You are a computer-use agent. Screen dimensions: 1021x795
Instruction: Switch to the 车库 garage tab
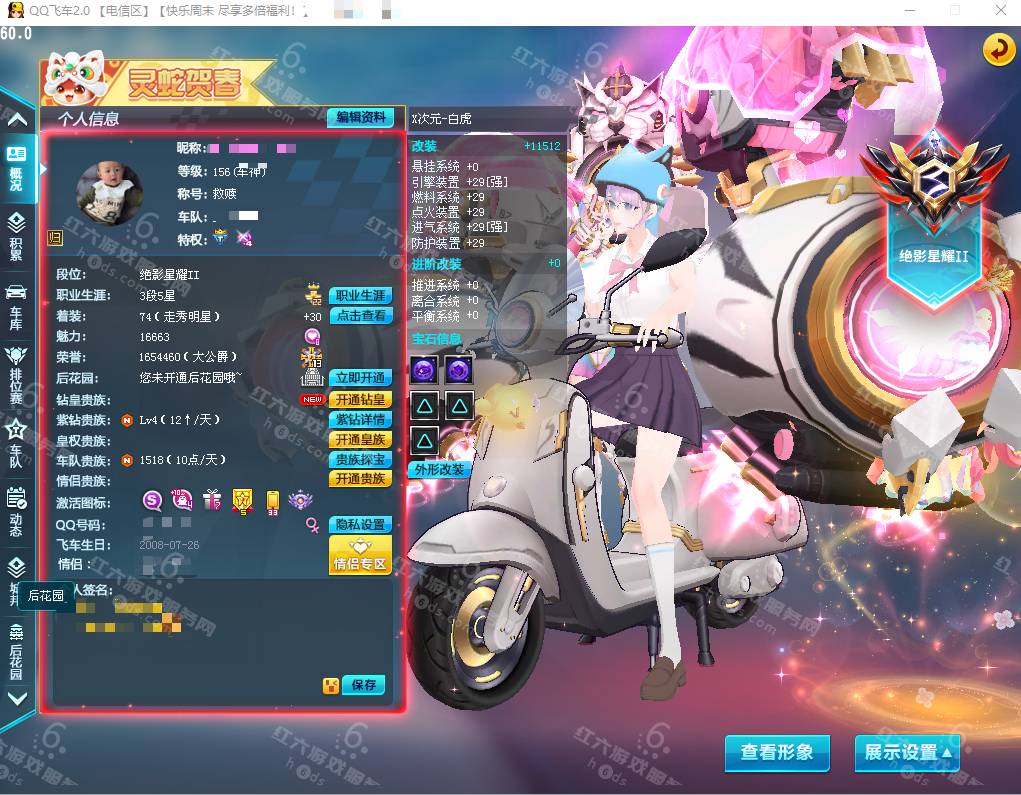point(16,304)
